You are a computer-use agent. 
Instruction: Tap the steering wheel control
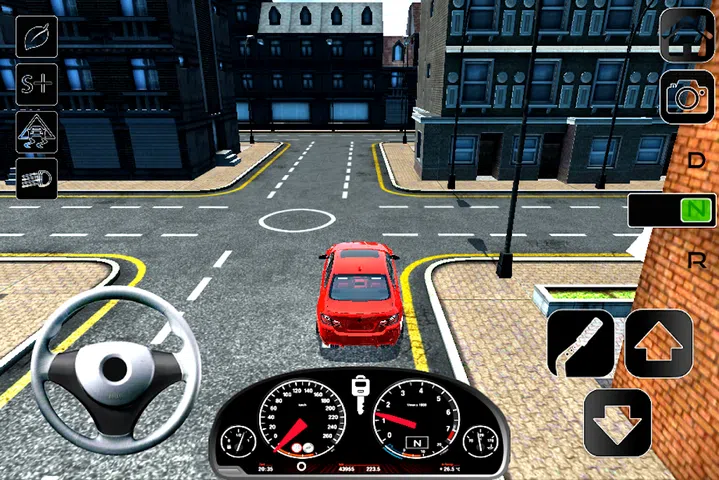pos(107,367)
